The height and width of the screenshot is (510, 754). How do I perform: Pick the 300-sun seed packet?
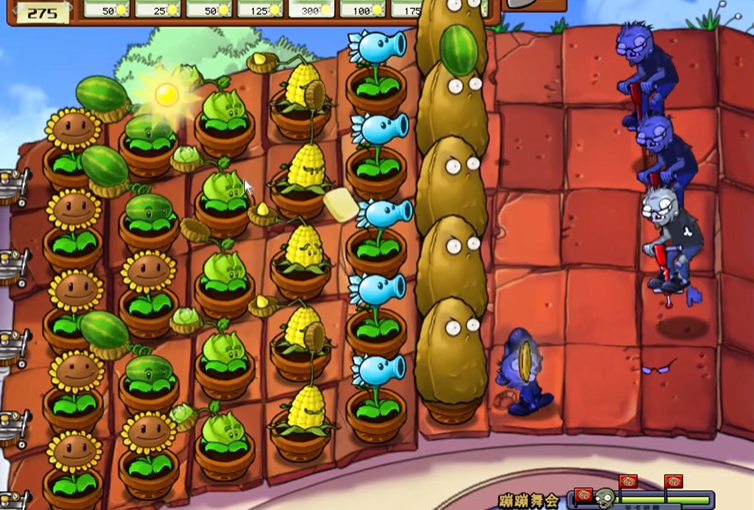coord(311,9)
